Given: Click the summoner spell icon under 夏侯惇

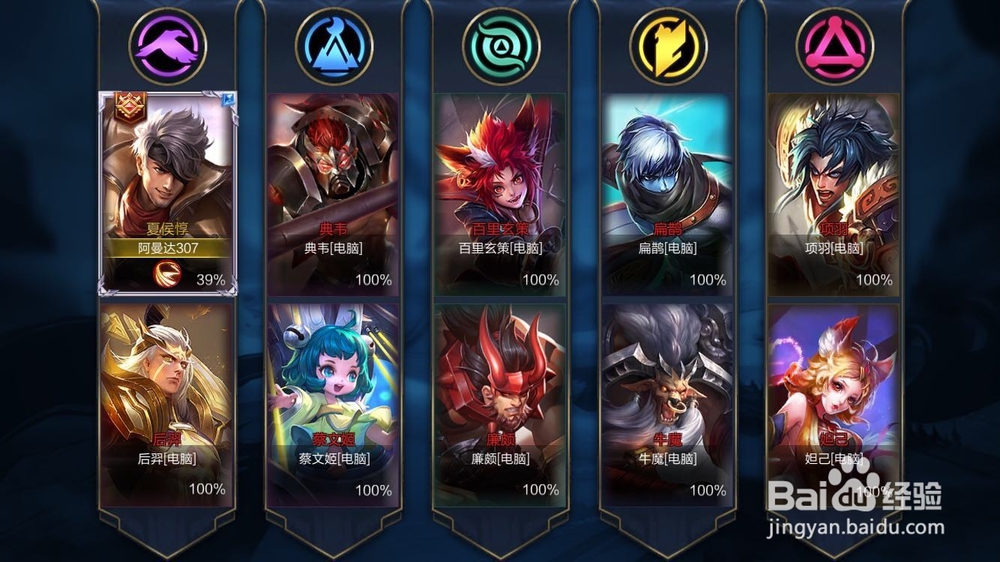Looking at the screenshot, I should point(167,277).
